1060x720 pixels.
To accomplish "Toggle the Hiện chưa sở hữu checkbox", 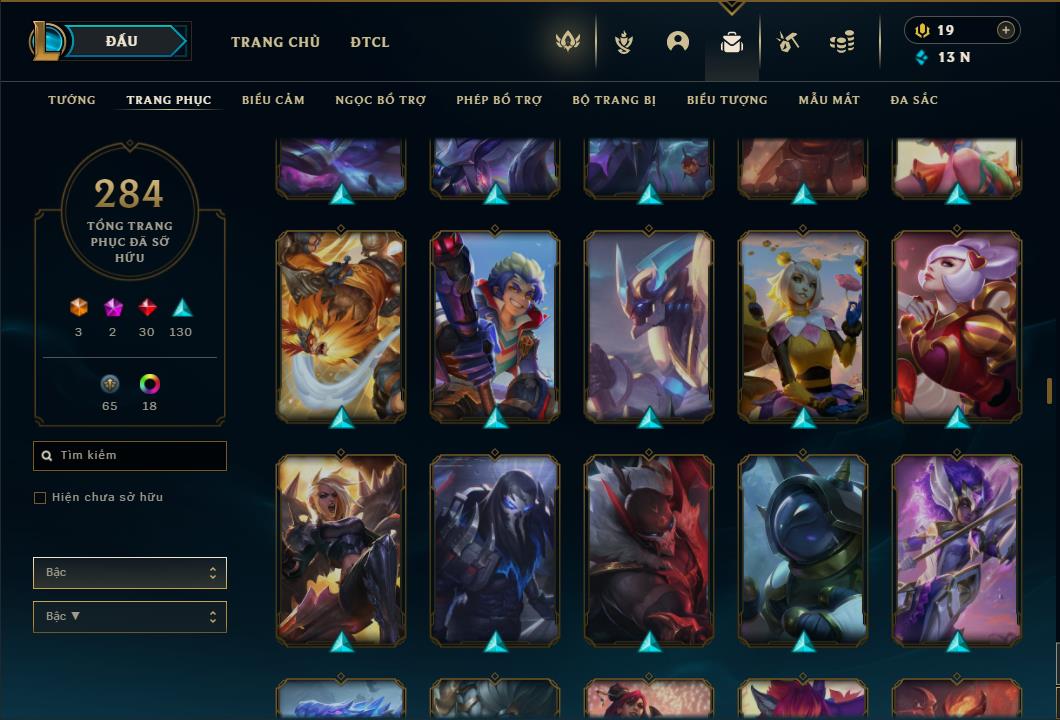I will [40, 498].
